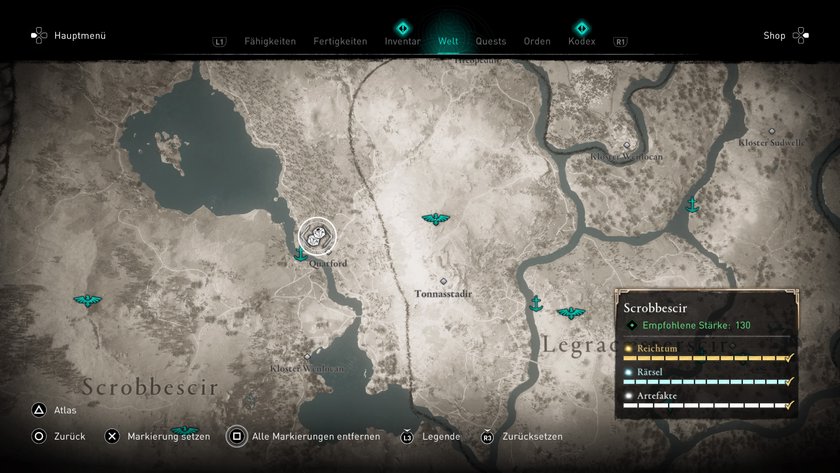Show the Orden tab
Image resolution: width=840 pixels, height=473 pixels.
537,42
